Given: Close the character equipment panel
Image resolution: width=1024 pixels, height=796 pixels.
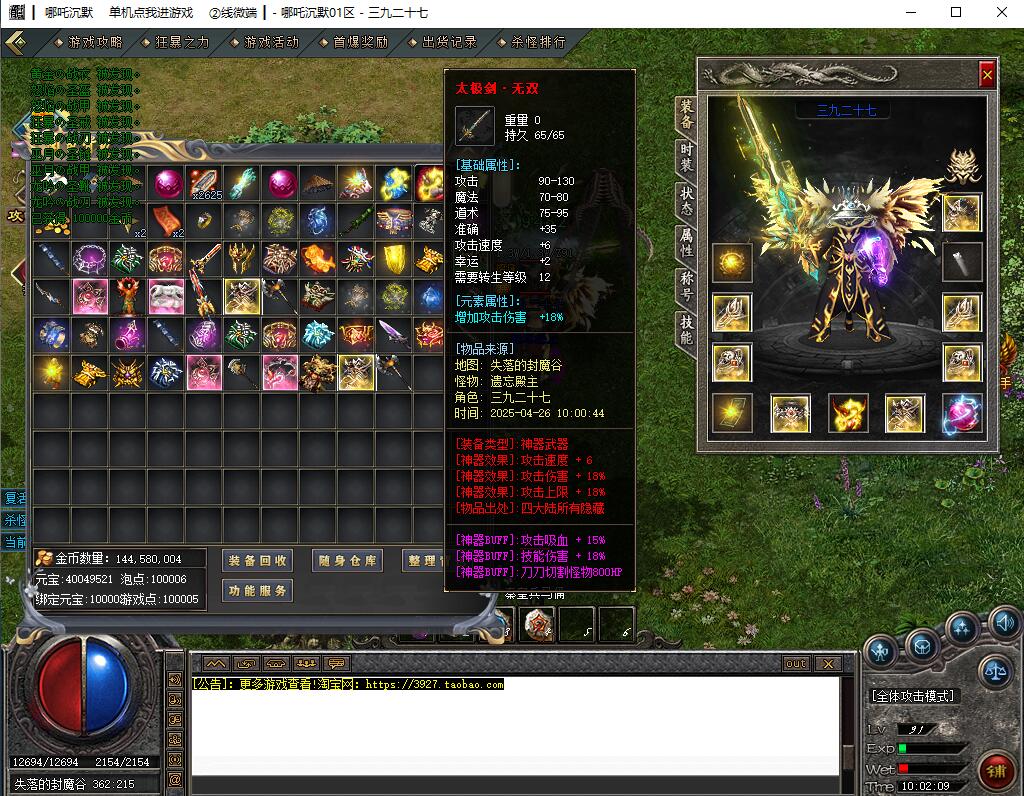Looking at the screenshot, I should (987, 74).
